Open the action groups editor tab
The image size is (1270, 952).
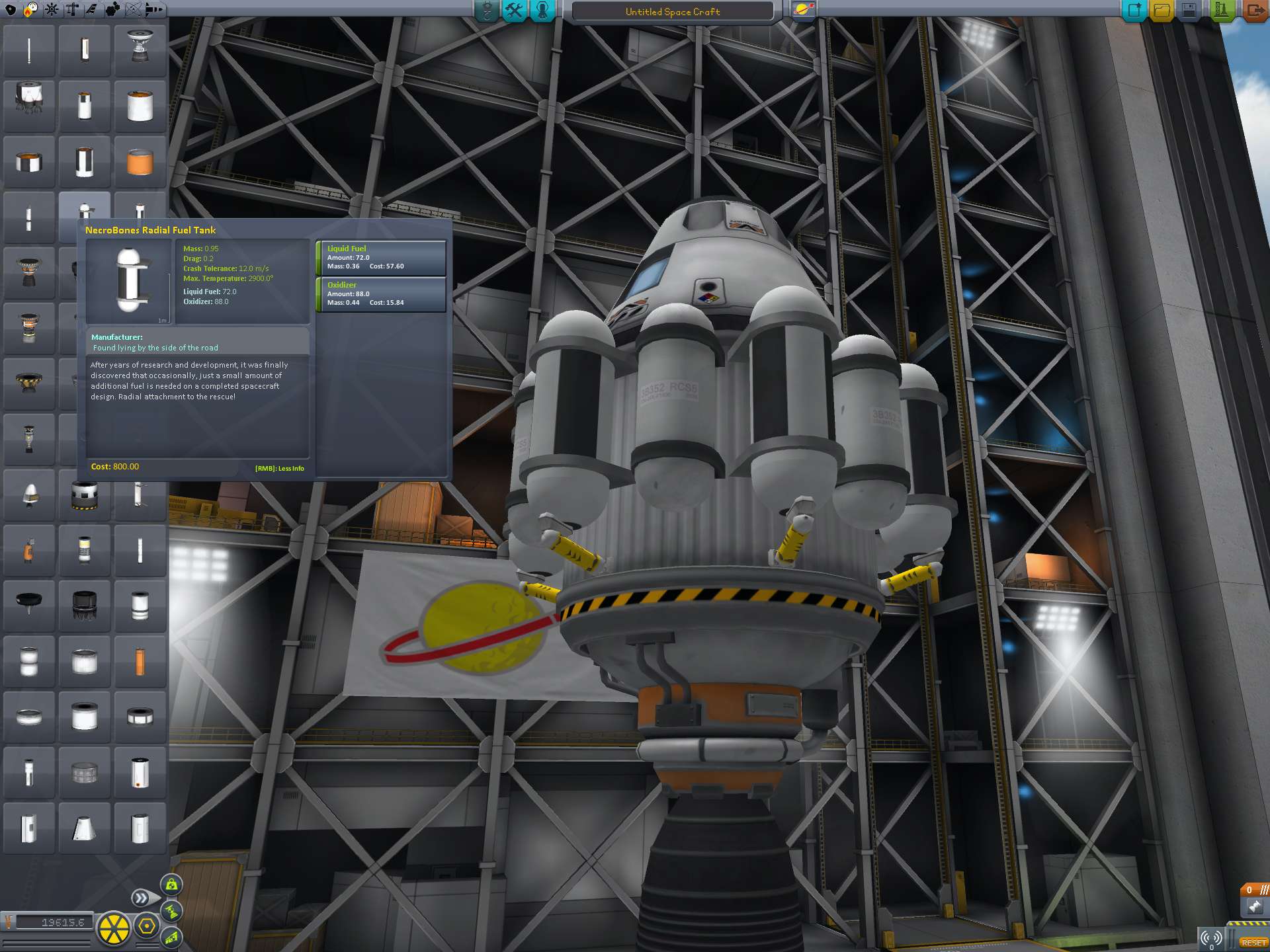[514, 11]
